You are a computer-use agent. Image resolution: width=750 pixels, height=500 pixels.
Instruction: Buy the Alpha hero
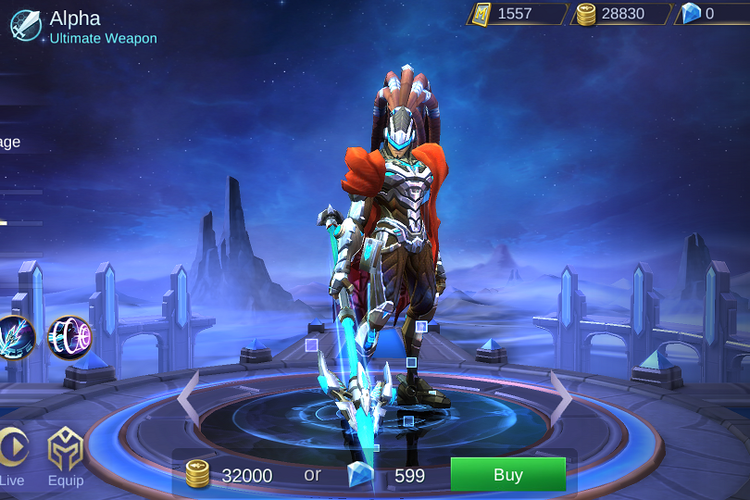coord(508,475)
